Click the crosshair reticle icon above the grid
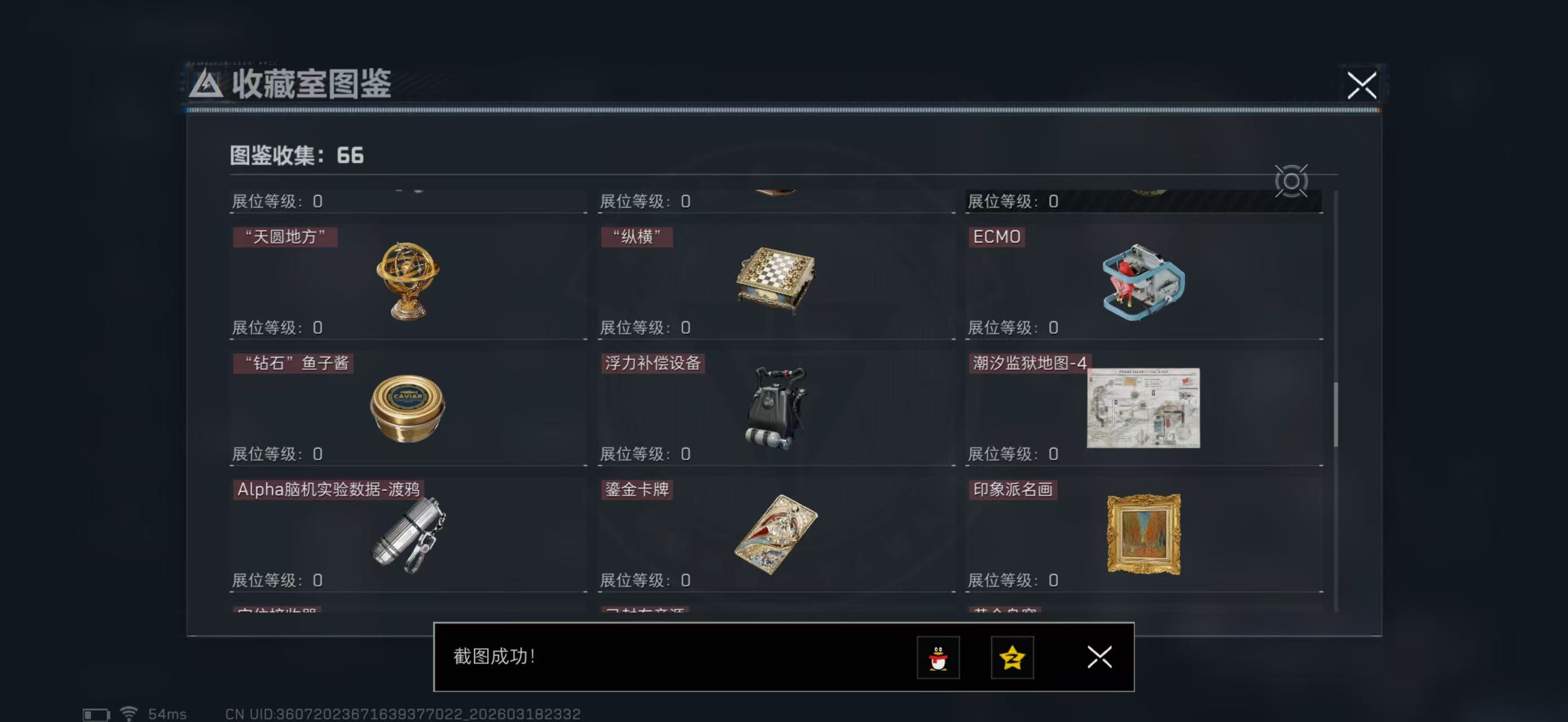Screen dimensions: 1568x722 (1292, 182)
